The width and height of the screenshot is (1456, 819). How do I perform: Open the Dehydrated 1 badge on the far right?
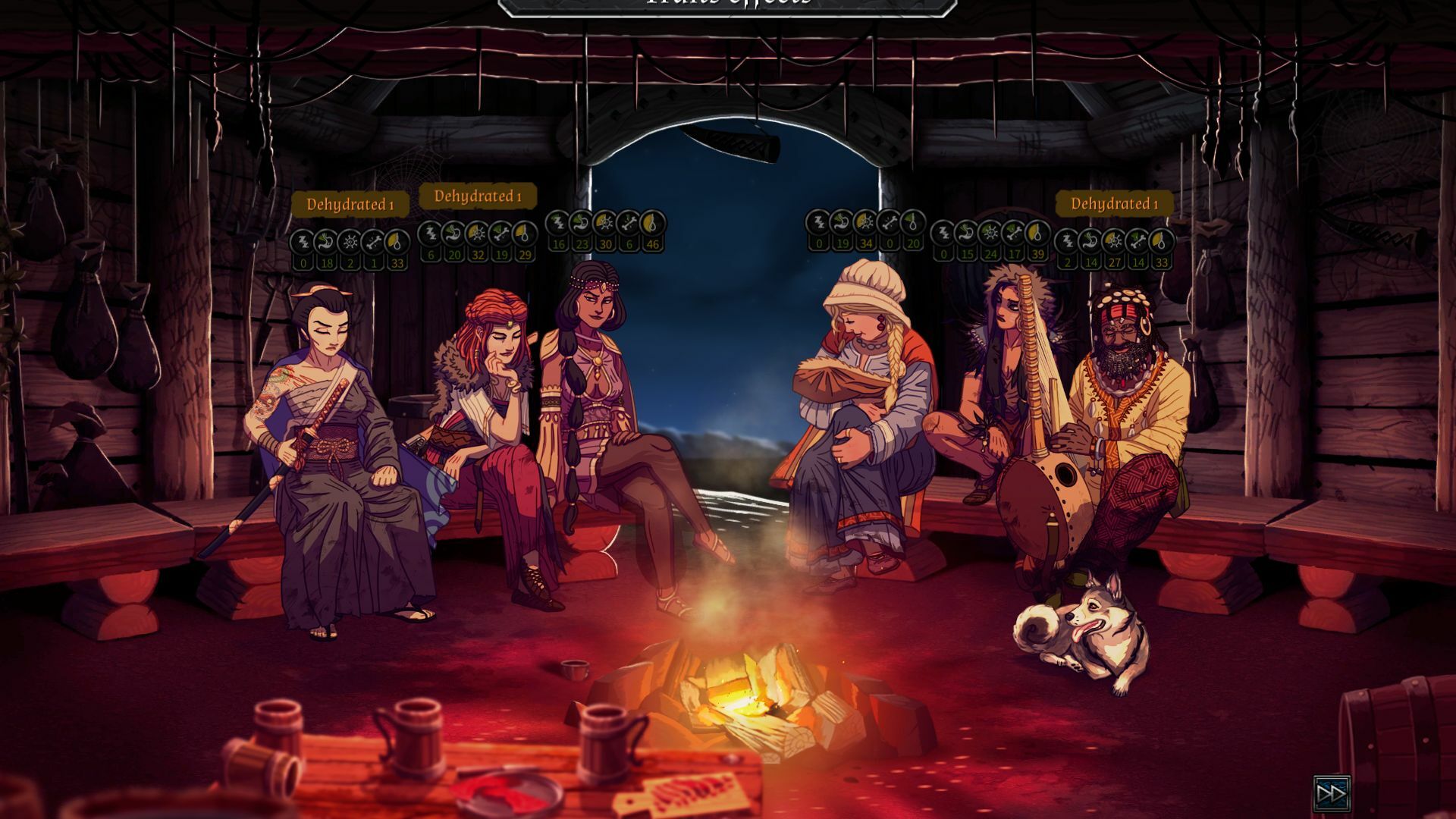[1111, 203]
